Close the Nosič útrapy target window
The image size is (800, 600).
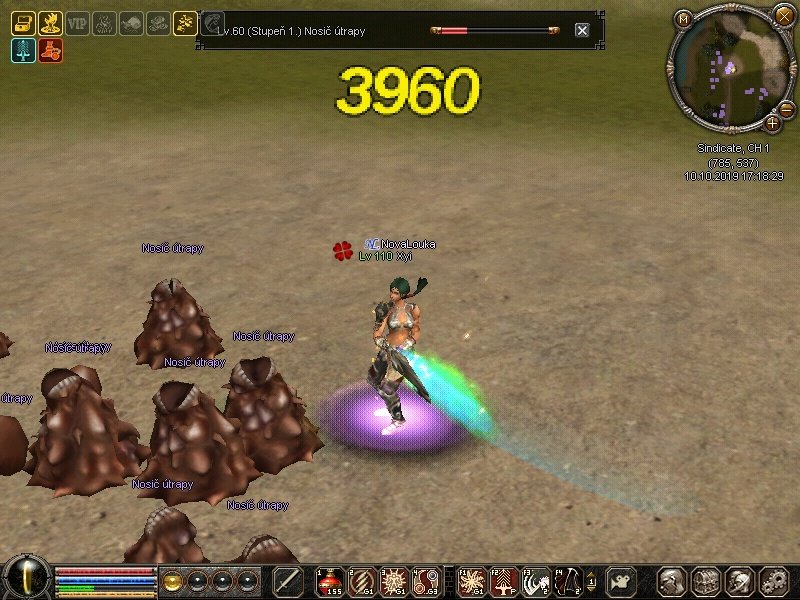pos(582,30)
